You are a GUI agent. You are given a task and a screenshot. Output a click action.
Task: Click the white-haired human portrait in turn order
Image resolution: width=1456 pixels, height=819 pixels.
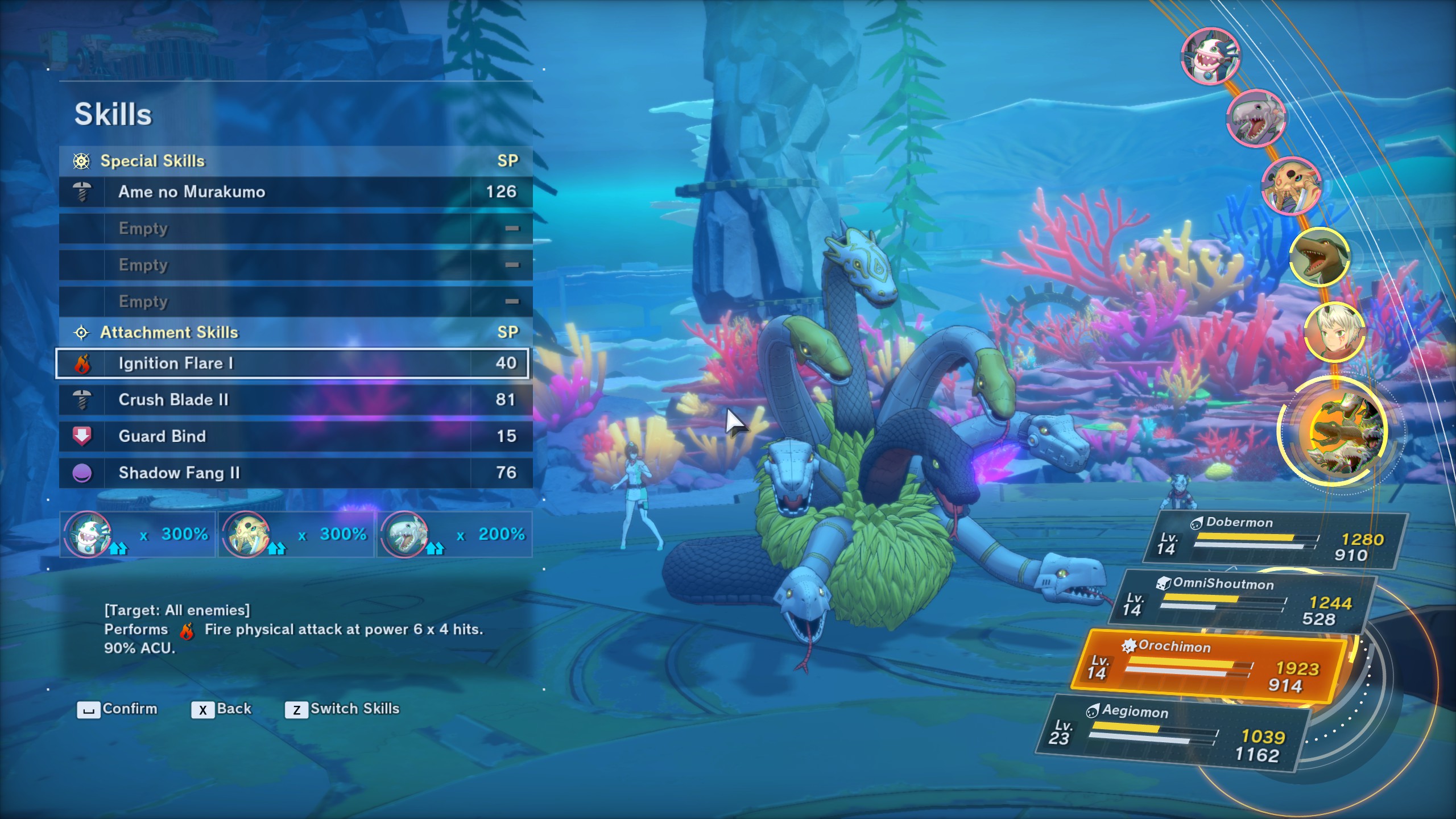[1333, 332]
